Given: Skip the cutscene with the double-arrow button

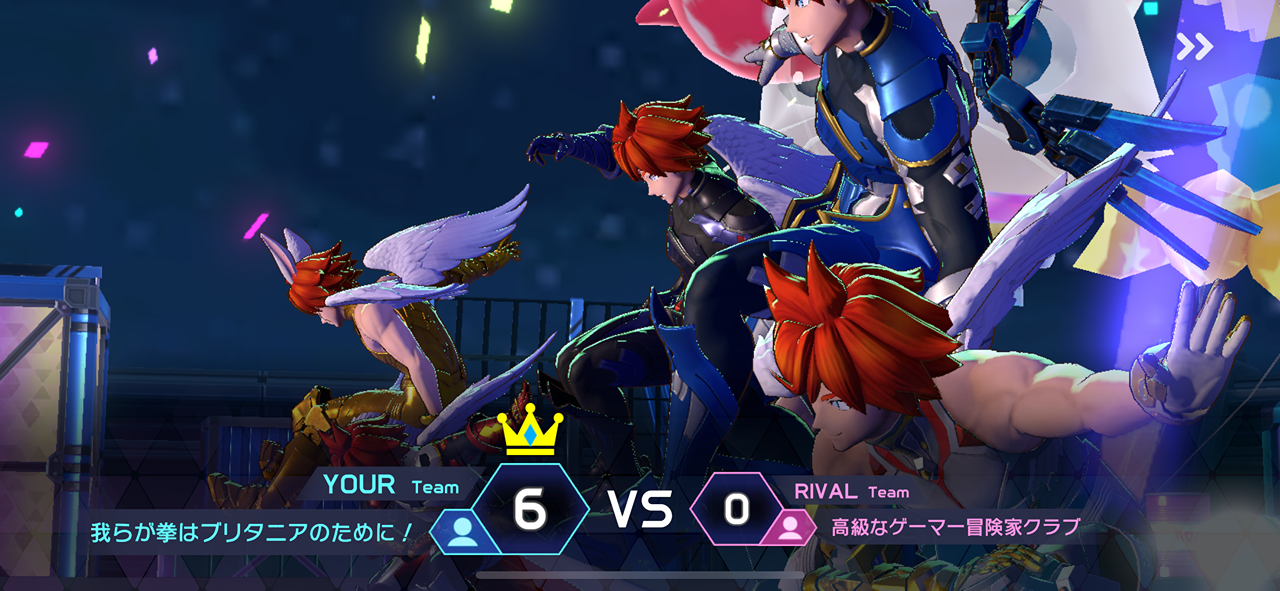Looking at the screenshot, I should [1194, 46].
